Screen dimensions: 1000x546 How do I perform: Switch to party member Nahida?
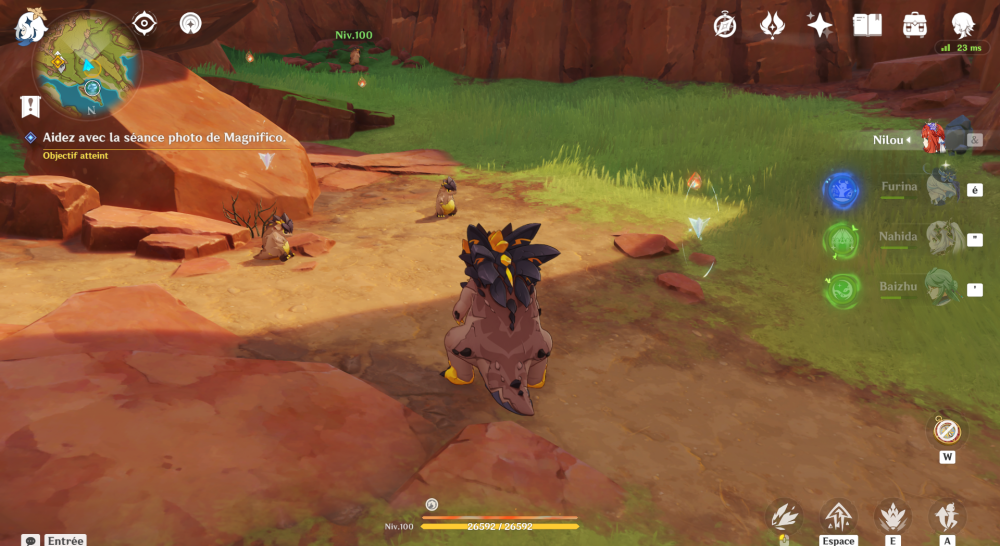[942, 238]
